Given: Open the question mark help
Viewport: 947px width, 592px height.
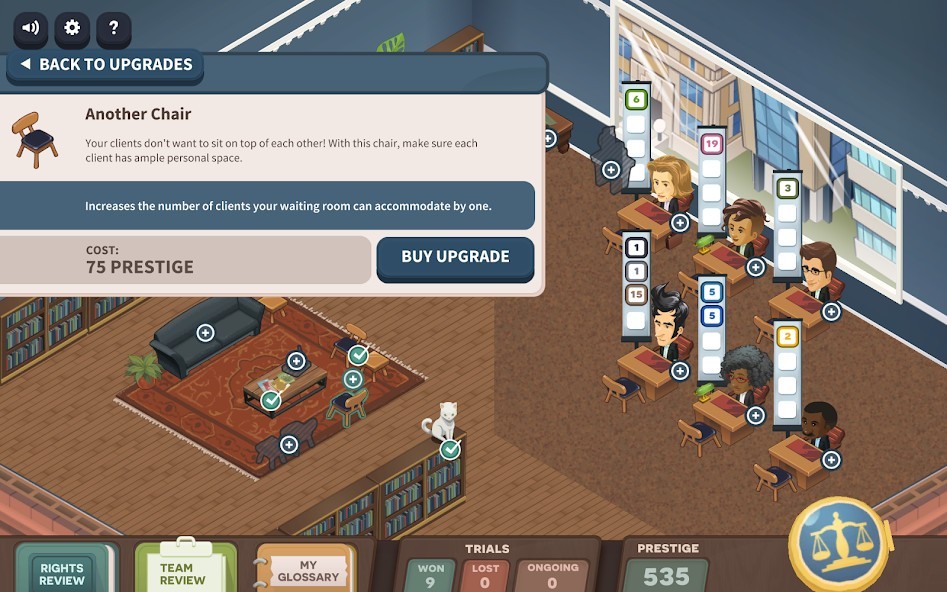Looking at the screenshot, I should (x=114, y=28).
